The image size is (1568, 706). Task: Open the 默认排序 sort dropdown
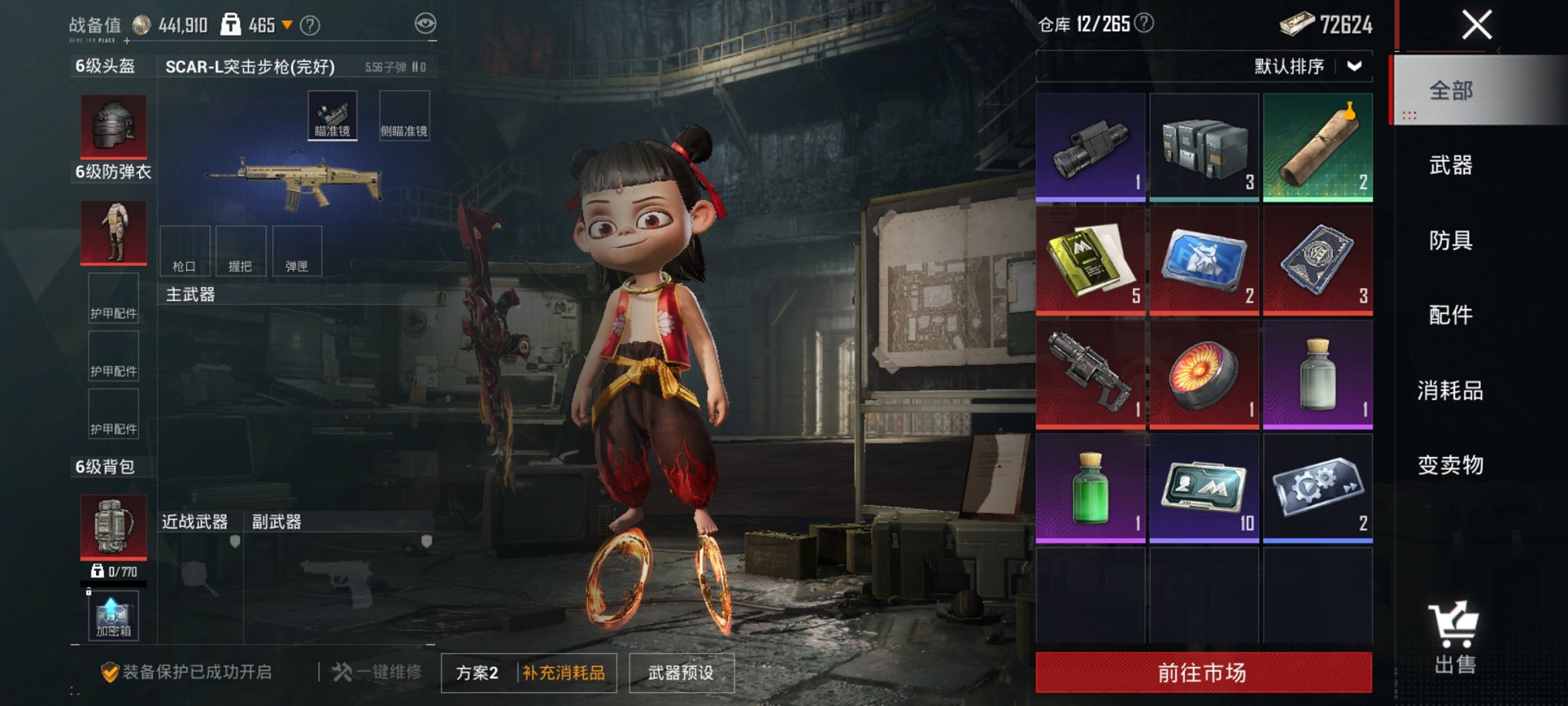point(1307,66)
